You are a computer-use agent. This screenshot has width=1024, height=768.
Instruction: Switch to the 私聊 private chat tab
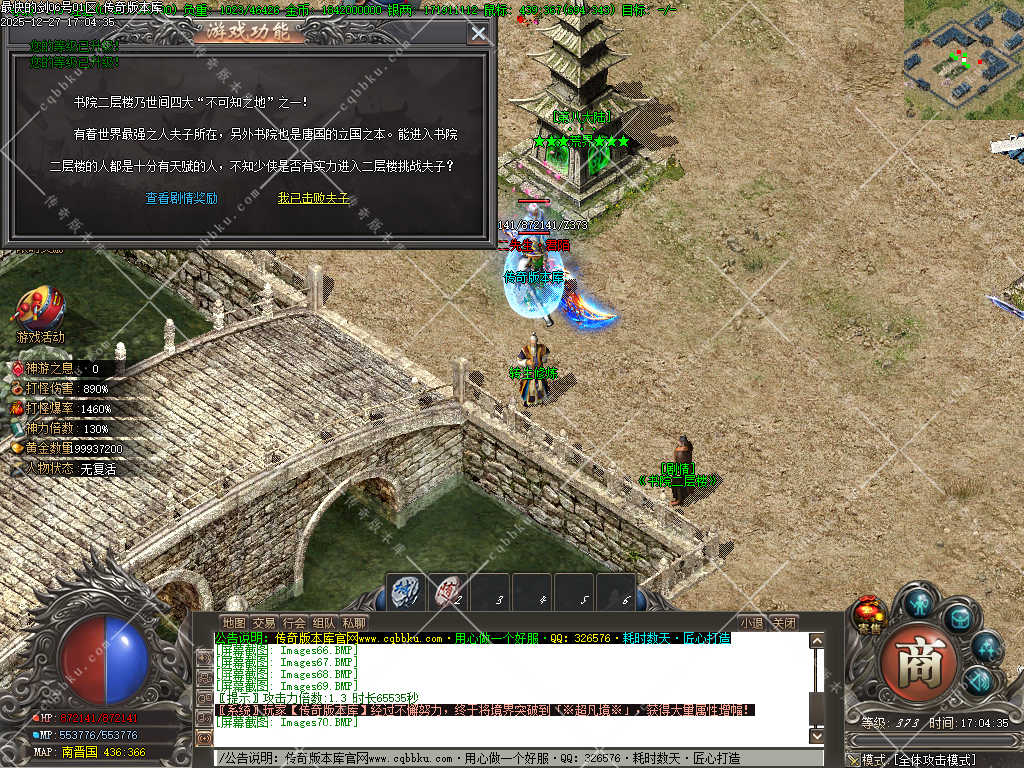click(354, 623)
